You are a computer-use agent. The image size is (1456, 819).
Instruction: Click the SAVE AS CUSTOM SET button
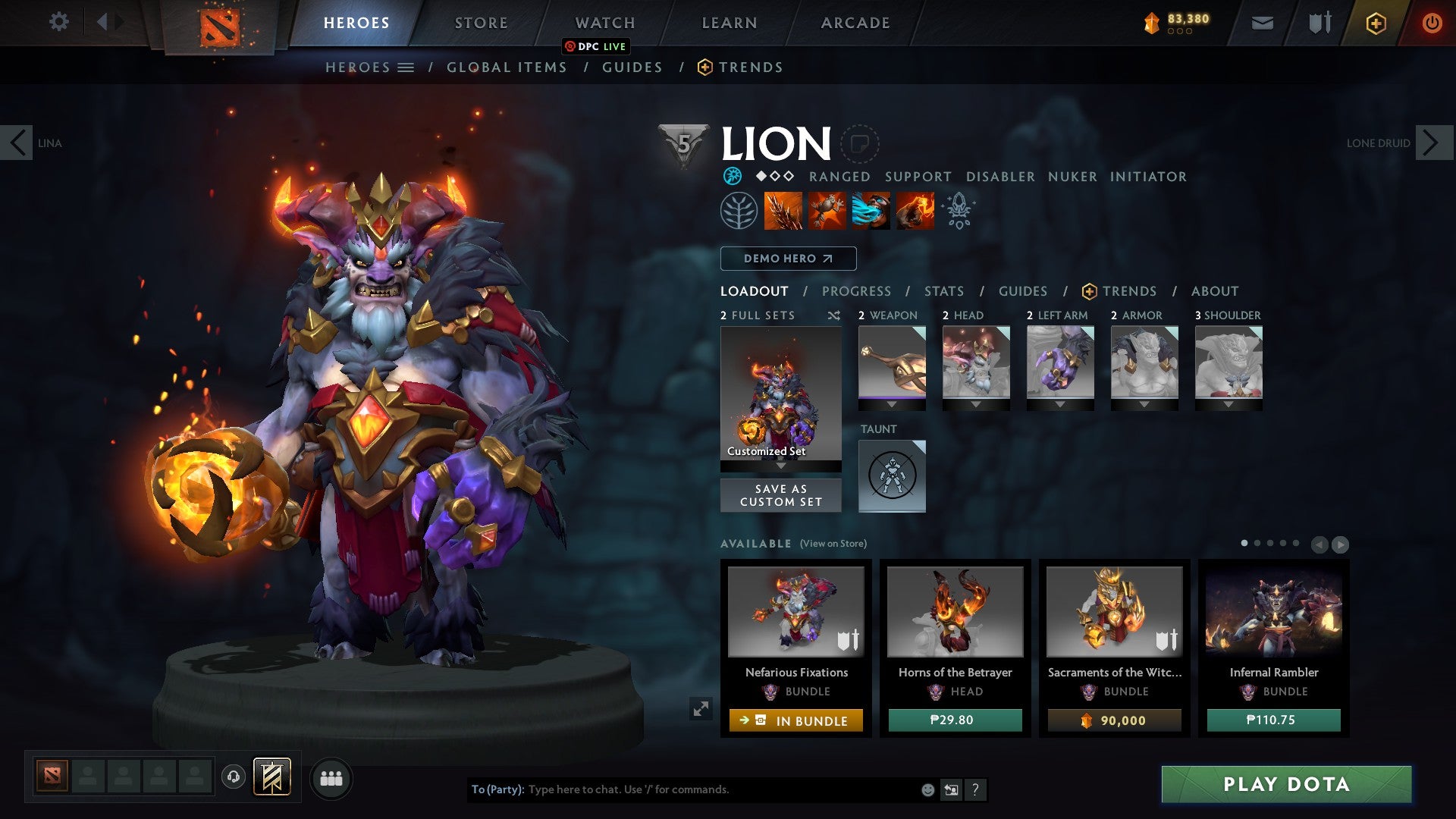[x=780, y=494]
